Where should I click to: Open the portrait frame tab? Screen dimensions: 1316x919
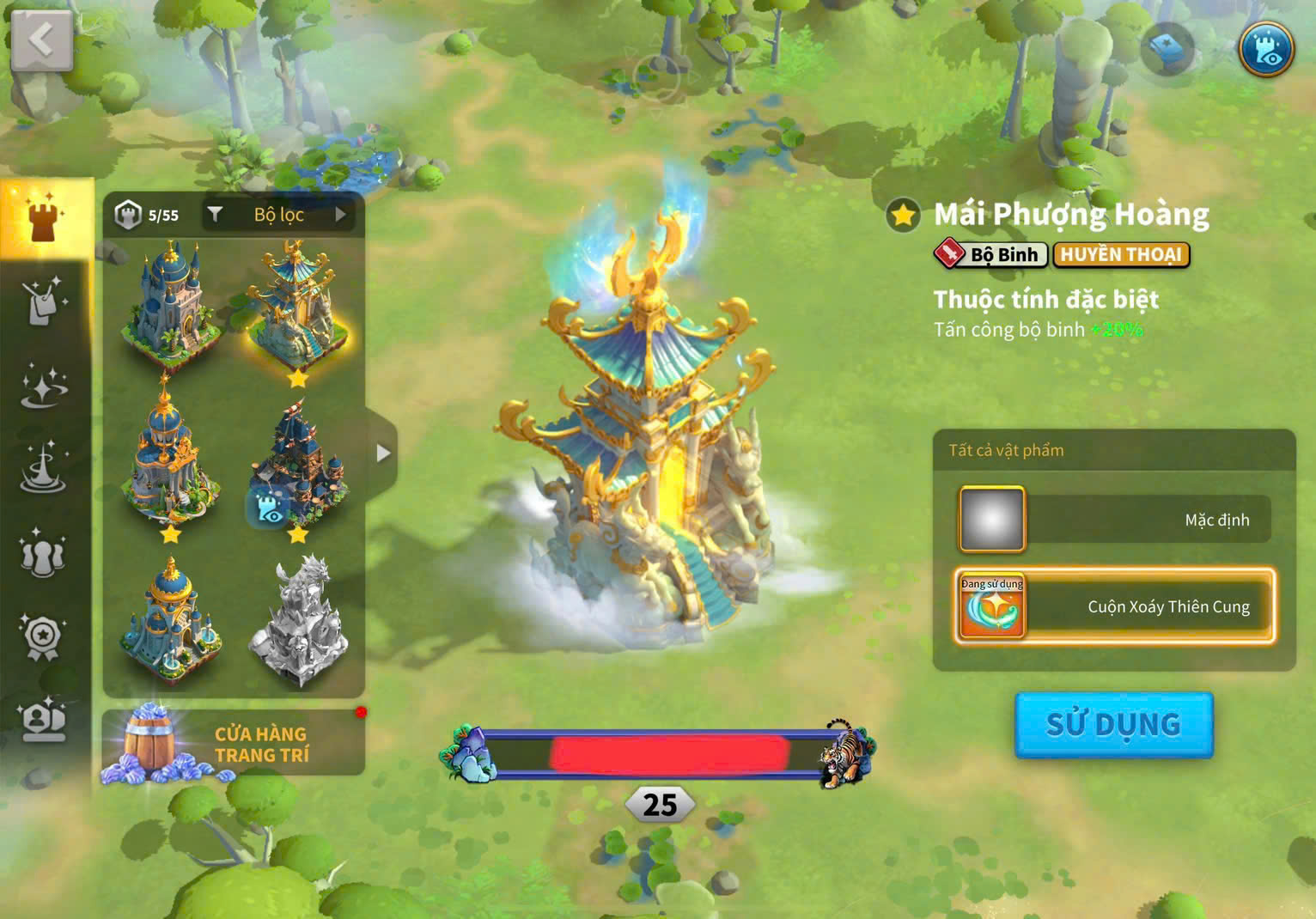pos(43,721)
